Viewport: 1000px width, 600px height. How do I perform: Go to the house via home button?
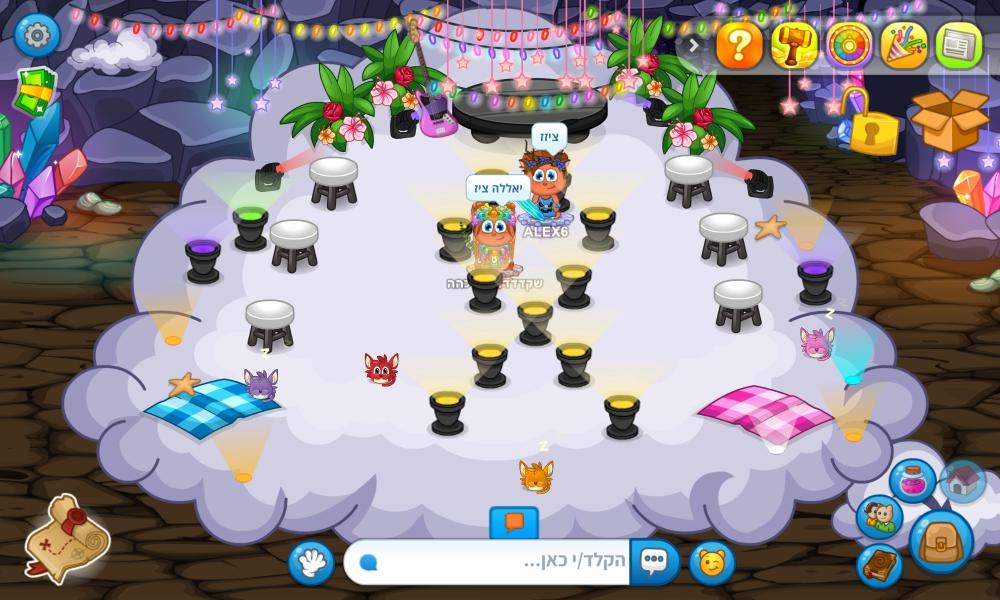point(963,481)
